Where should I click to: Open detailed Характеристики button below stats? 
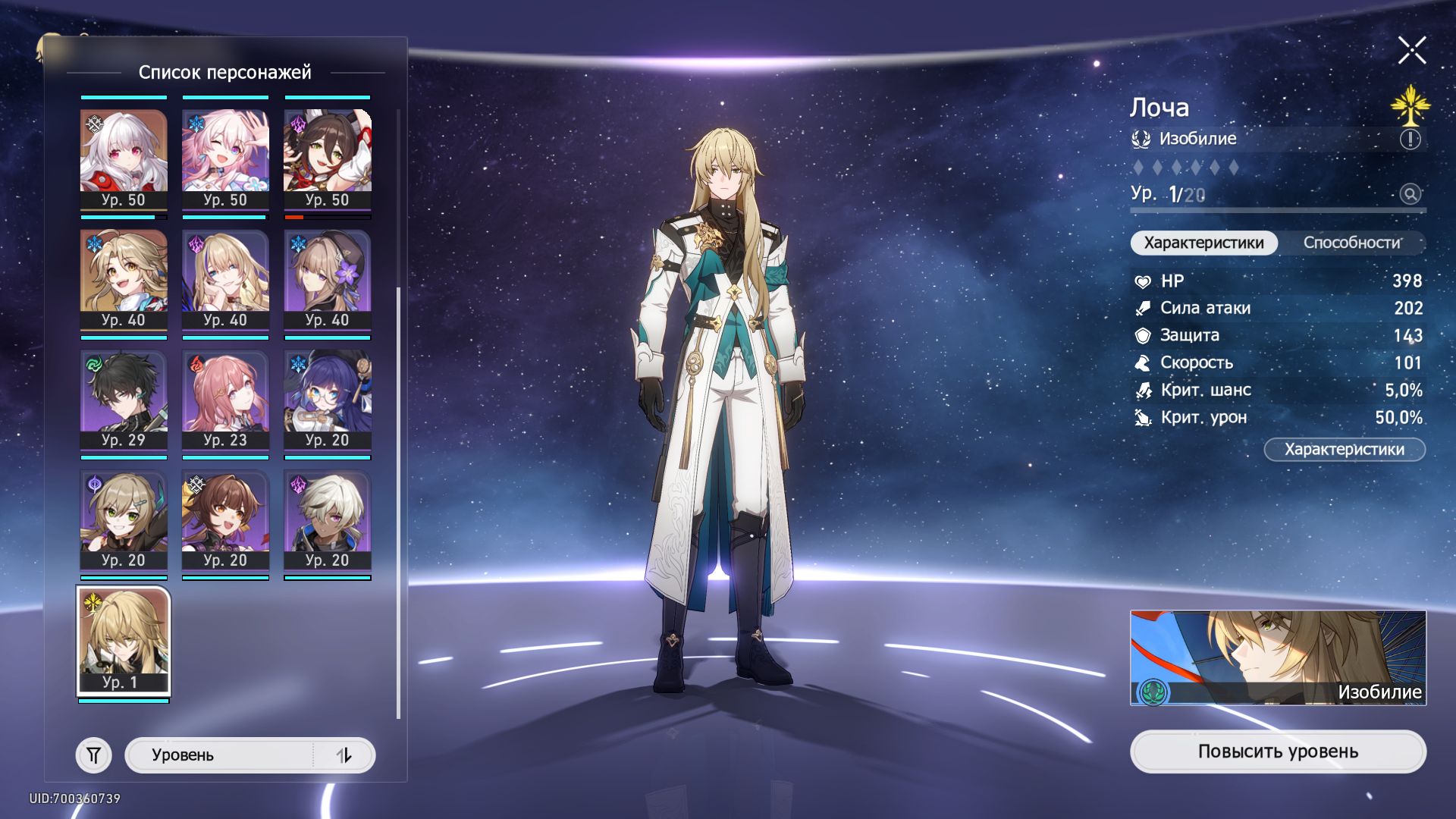click(1344, 450)
